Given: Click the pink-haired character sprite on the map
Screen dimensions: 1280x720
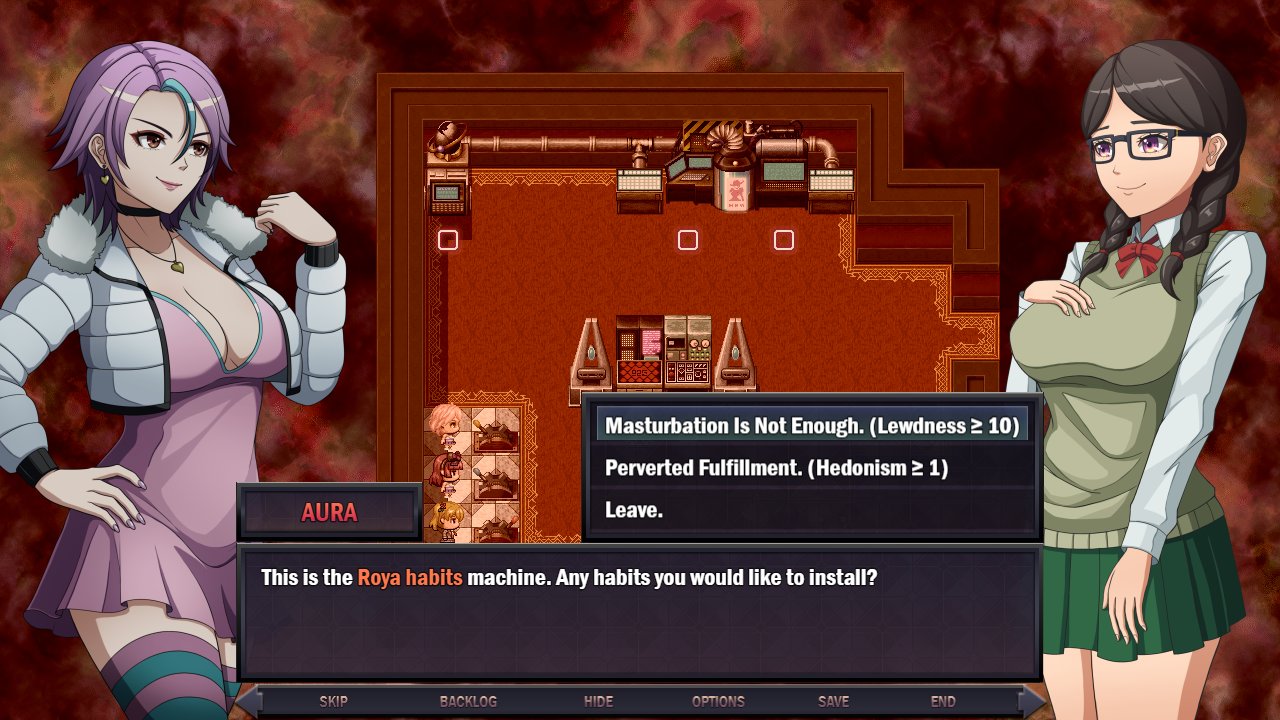Looking at the screenshot, I should pyautogui.click(x=448, y=424).
